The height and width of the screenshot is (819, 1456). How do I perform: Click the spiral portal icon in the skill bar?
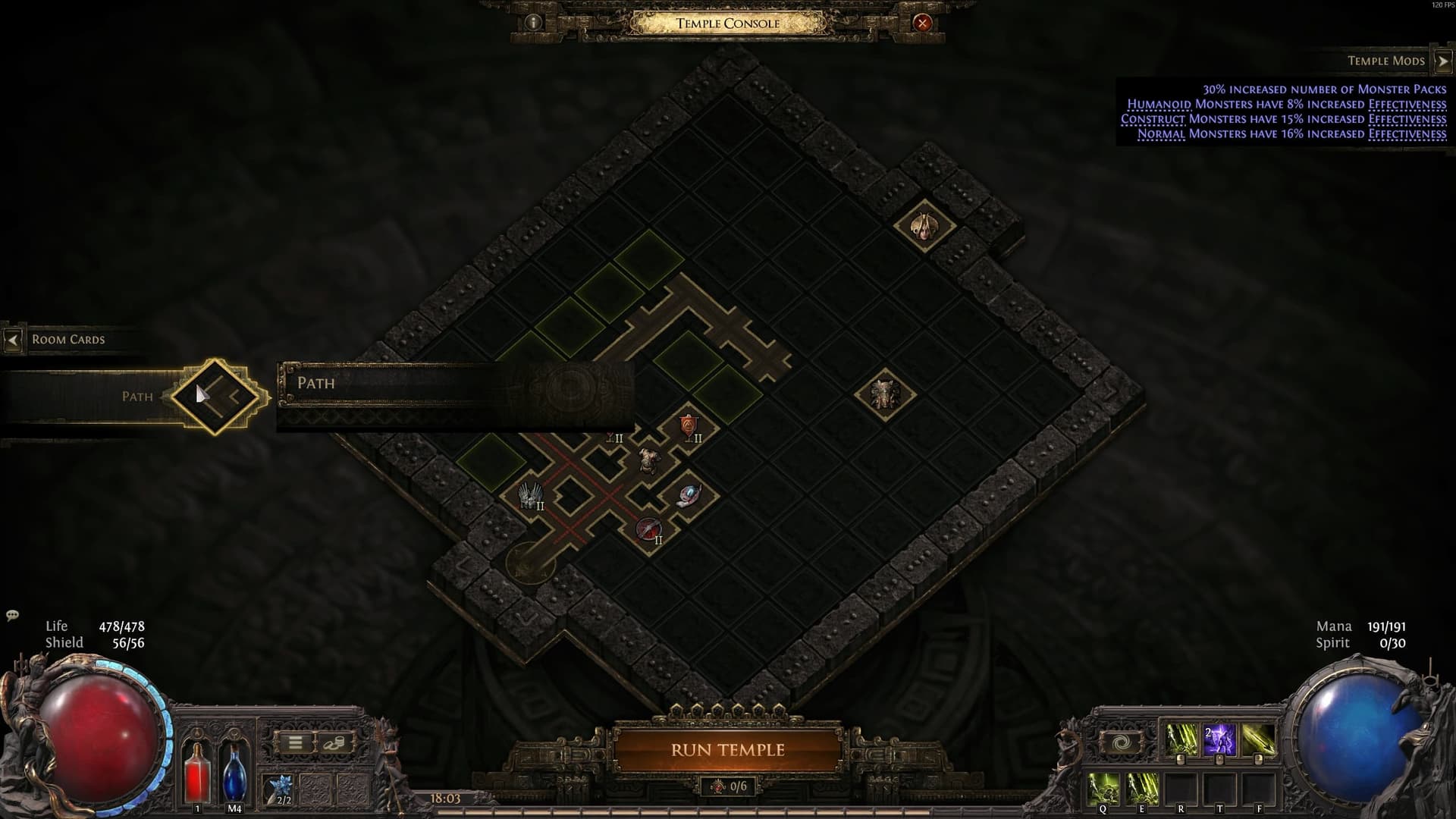(x=1122, y=741)
